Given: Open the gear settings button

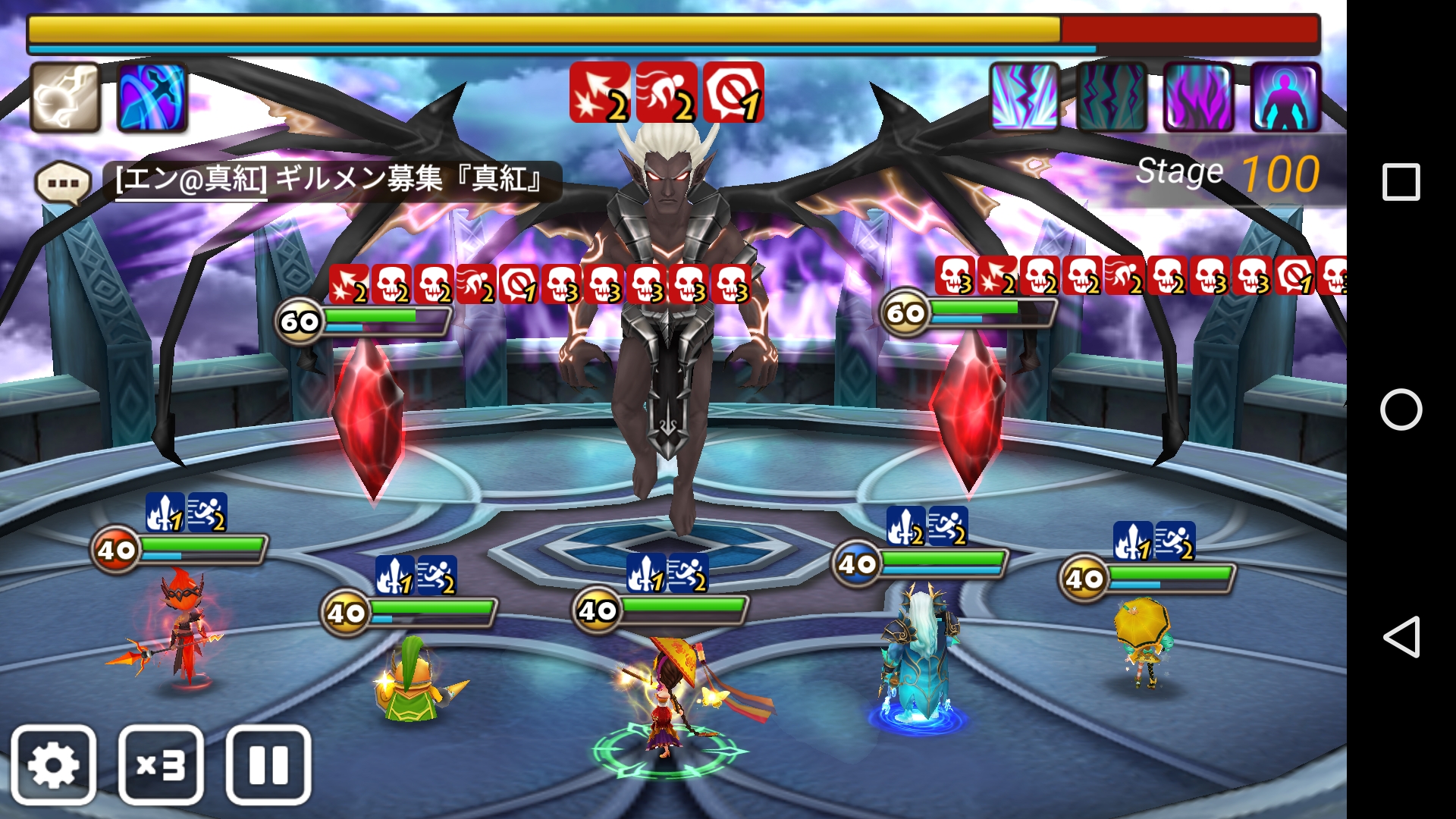Looking at the screenshot, I should tap(53, 764).
